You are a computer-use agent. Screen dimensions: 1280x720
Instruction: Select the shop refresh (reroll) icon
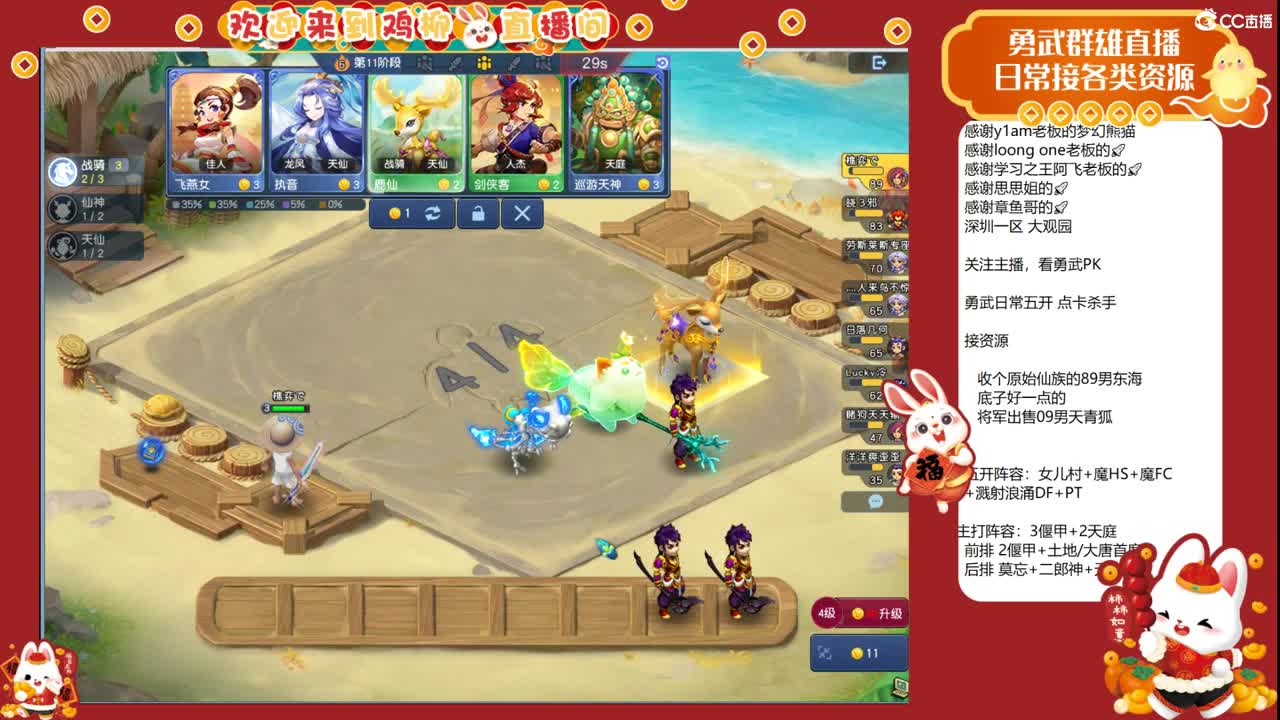(x=432, y=212)
